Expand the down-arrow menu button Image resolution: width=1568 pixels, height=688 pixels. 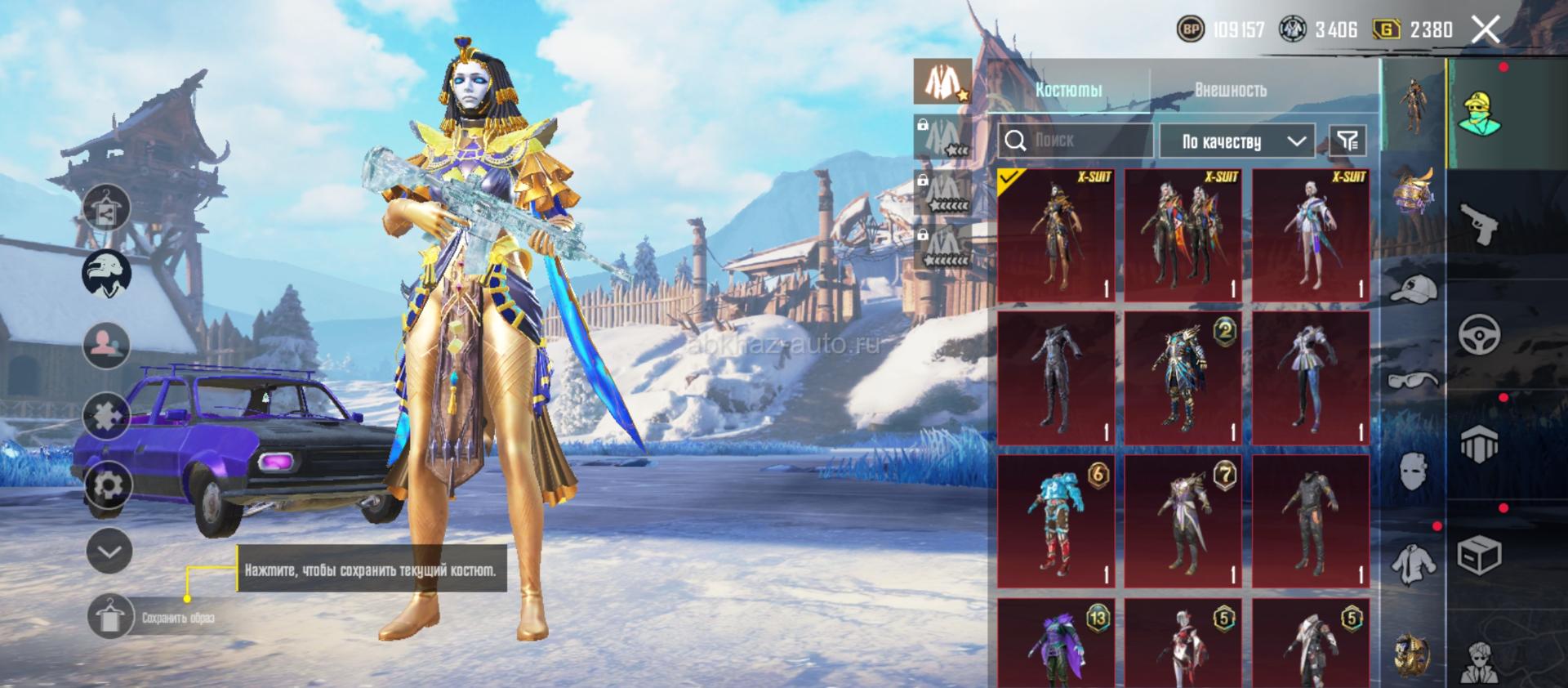click(x=109, y=552)
